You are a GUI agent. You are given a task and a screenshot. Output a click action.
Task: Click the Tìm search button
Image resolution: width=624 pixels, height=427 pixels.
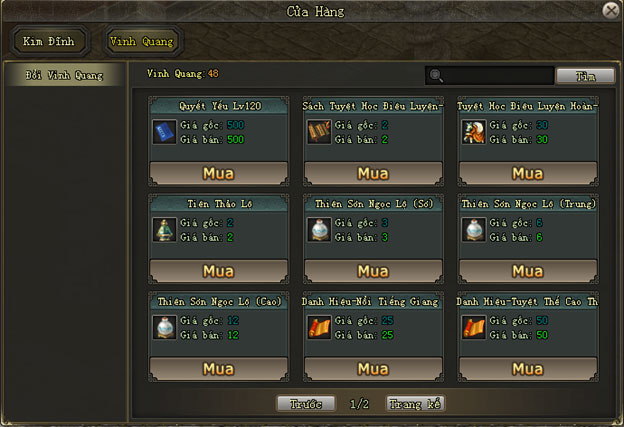click(585, 76)
